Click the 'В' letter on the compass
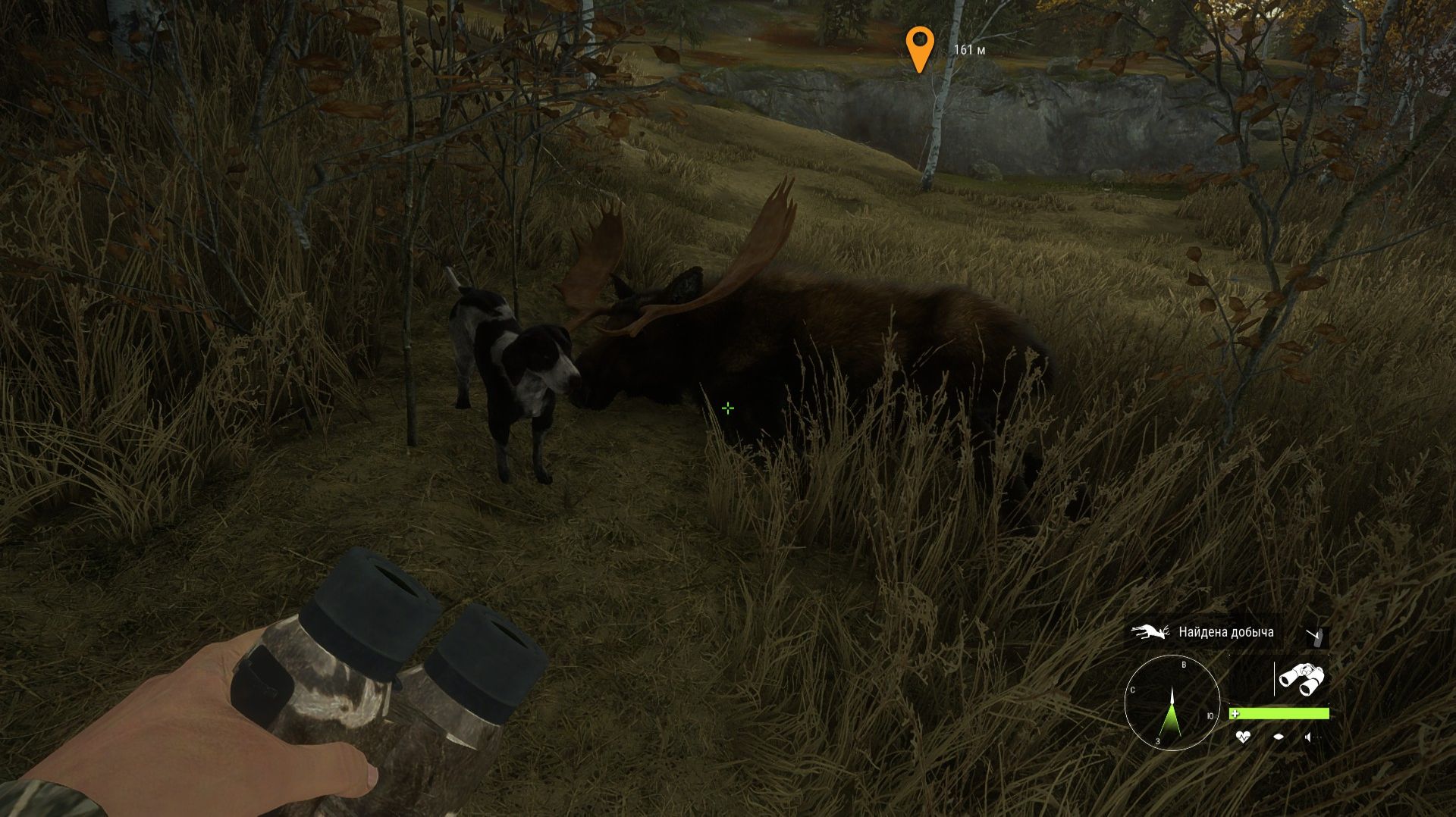 [1184, 665]
